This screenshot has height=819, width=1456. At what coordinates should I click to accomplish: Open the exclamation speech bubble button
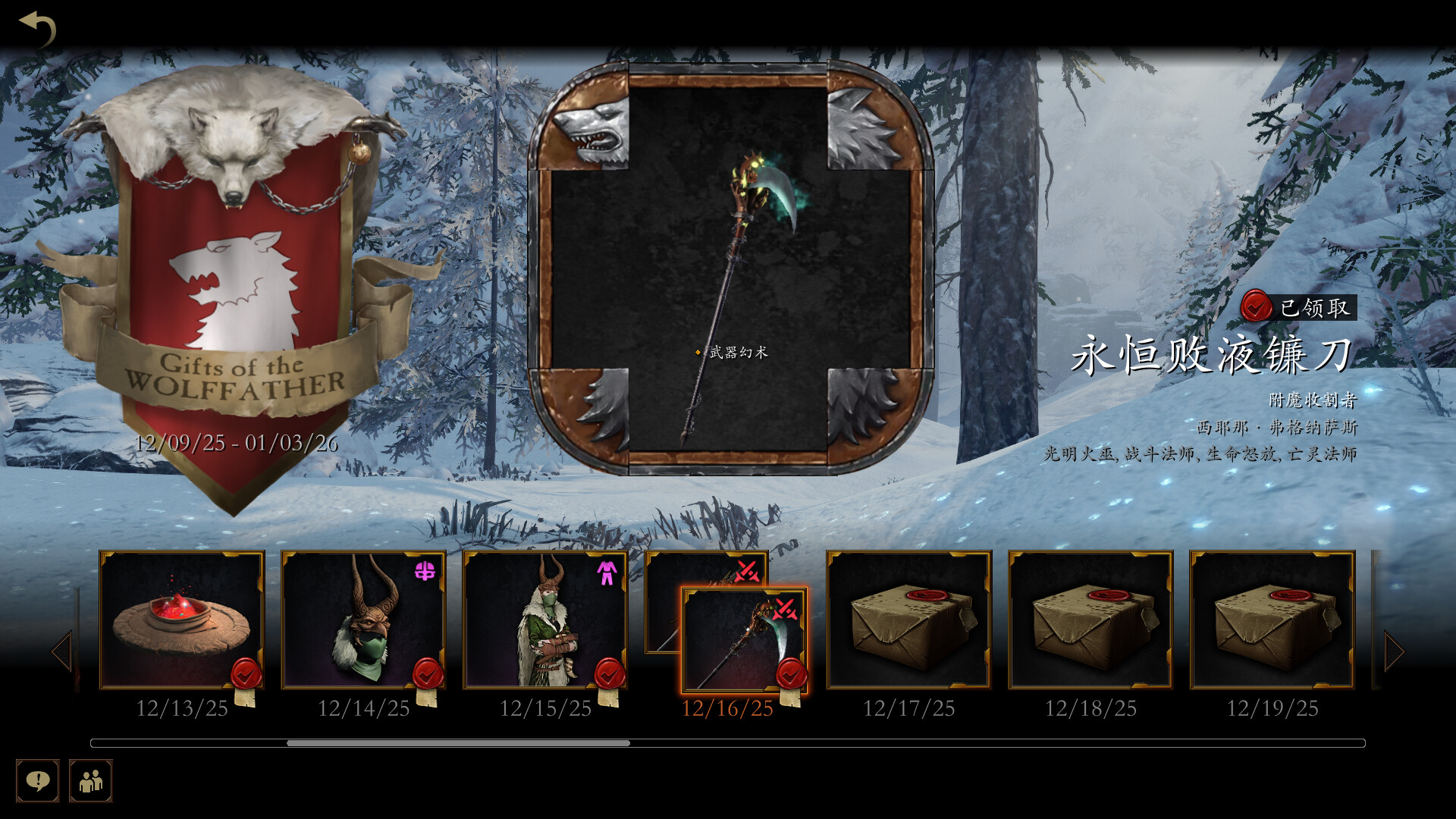[x=38, y=780]
